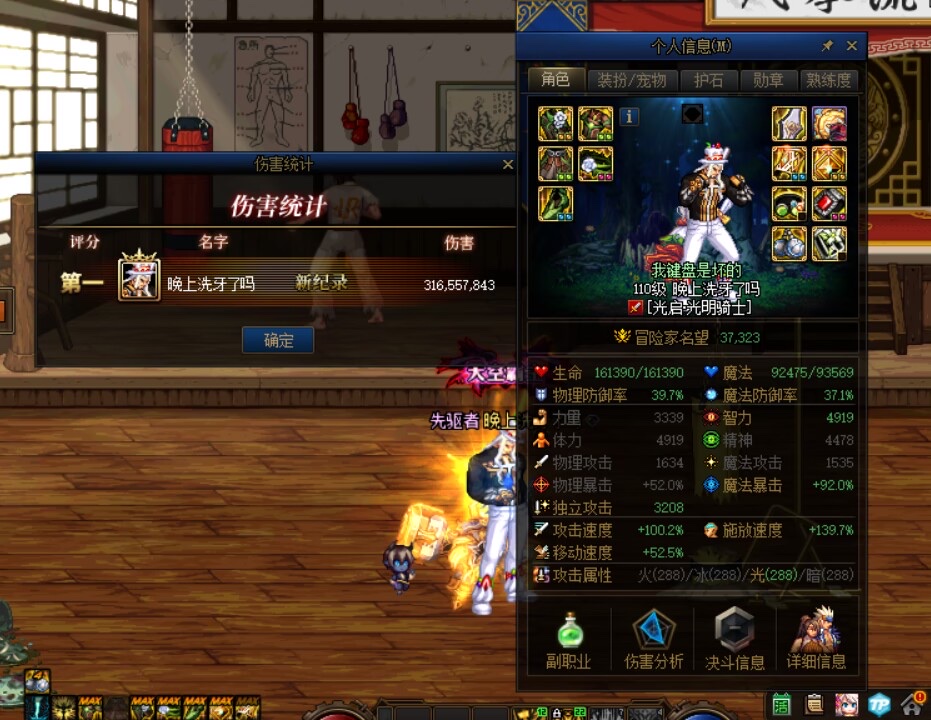View 决斗信息 duel information
The width and height of the screenshot is (931, 720).
click(x=735, y=640)
